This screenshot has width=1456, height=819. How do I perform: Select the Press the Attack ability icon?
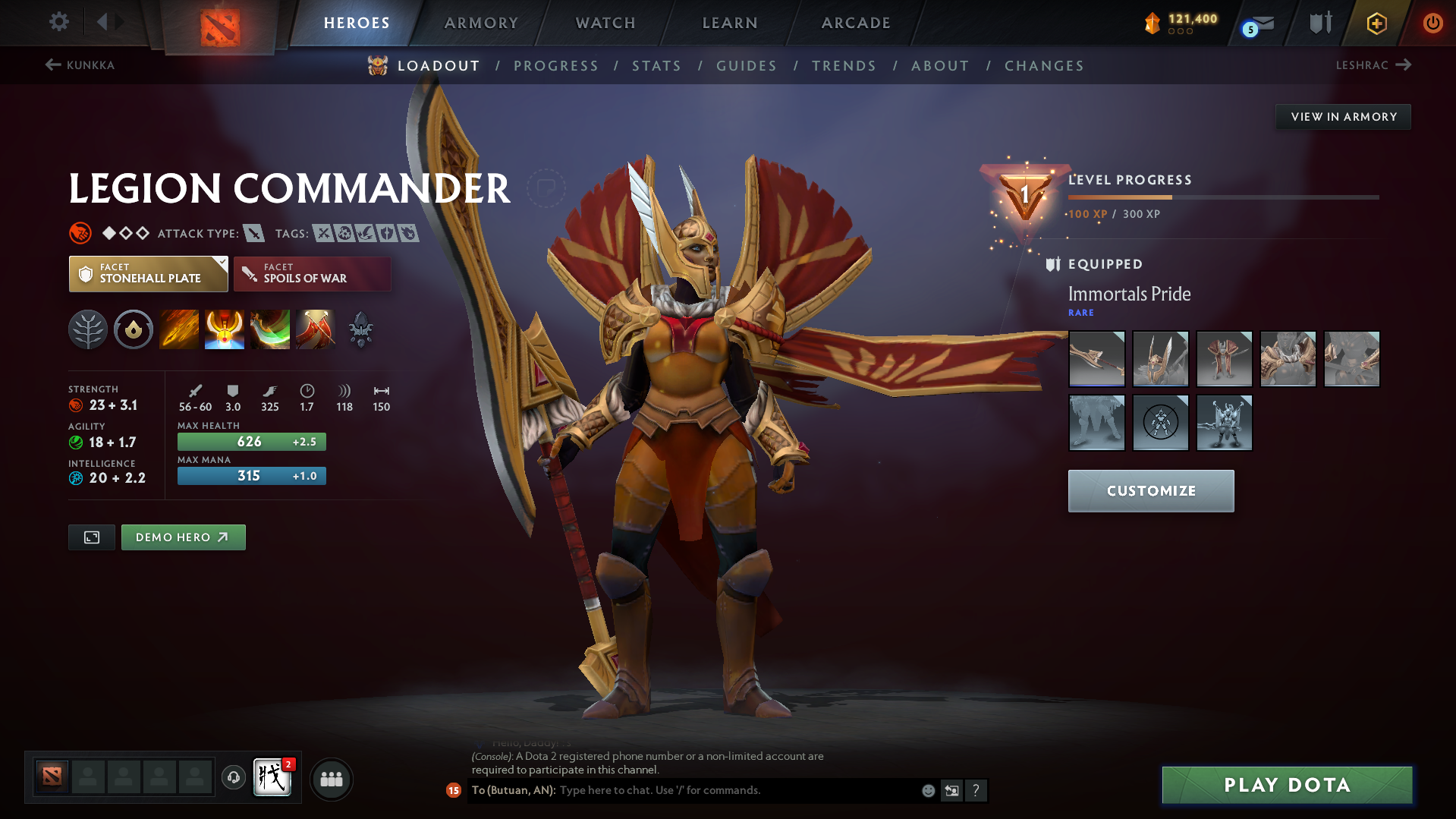[x=225, y=329]
